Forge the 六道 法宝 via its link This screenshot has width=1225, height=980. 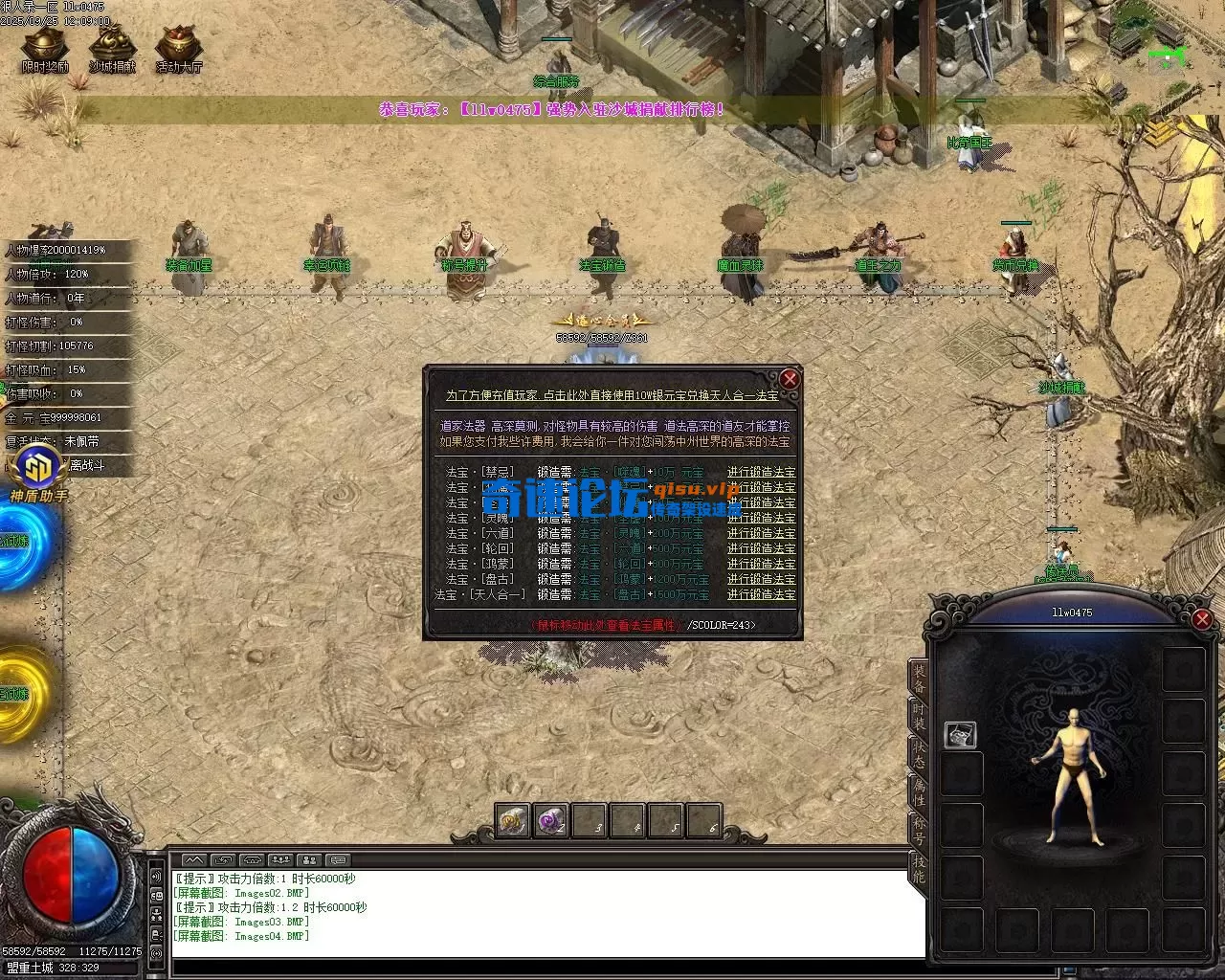tap(761, 533)
